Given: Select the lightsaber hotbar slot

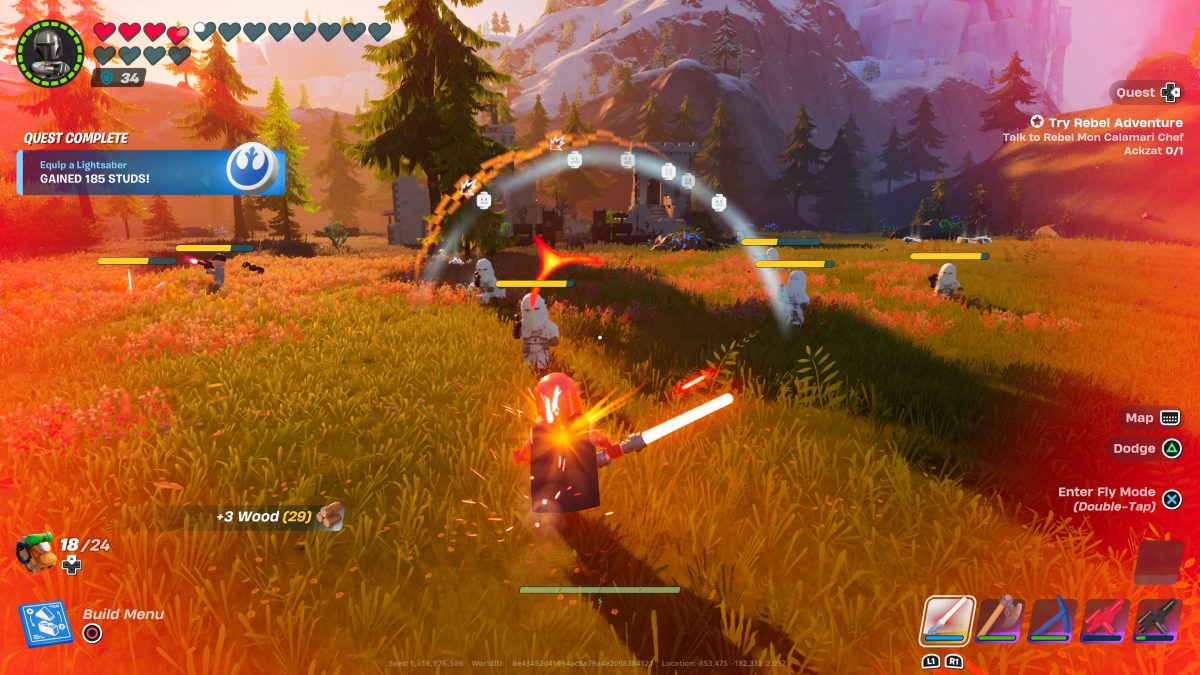Looking at the screenshot, I should pyautogui.click(x=946, y=619).
